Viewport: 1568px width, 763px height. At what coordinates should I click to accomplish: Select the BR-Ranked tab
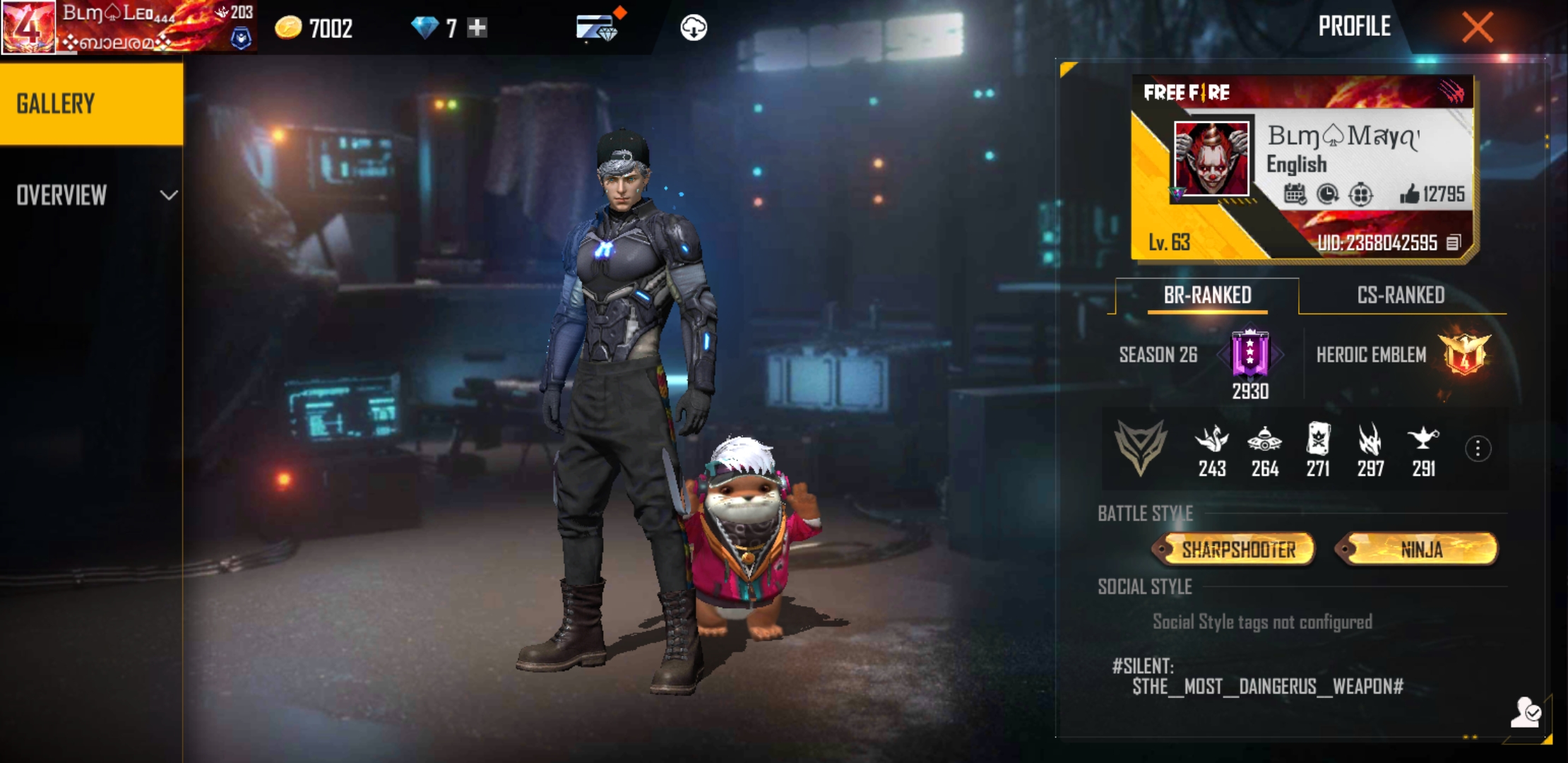coord(1207,295)
